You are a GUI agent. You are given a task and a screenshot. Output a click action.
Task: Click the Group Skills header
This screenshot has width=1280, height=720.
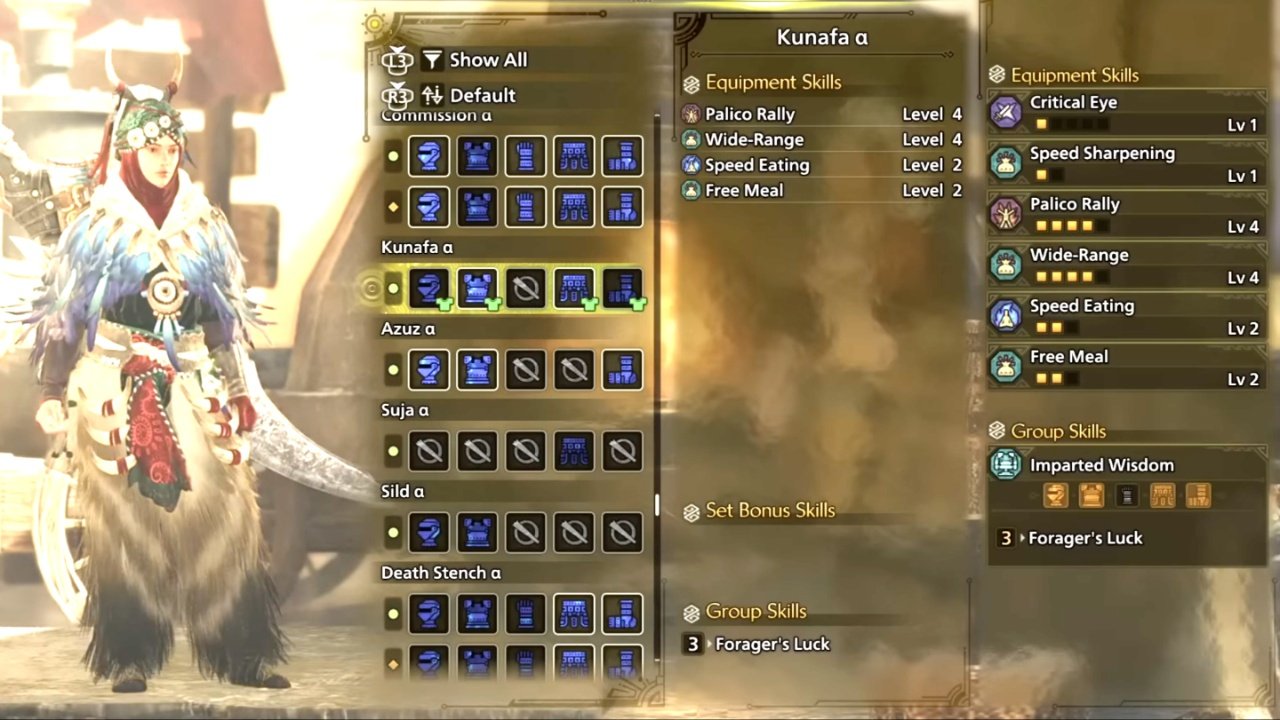(759, 611)
